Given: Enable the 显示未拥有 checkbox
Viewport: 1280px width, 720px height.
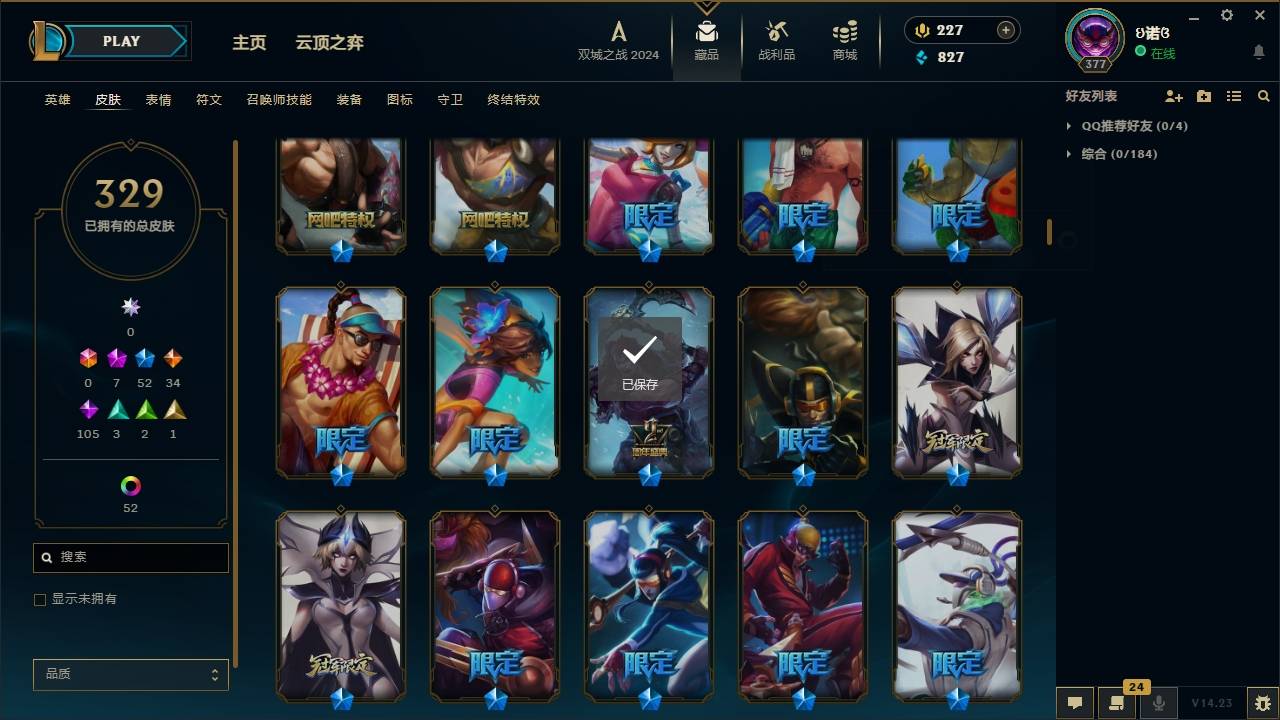Looking at the screenshot, I should click(39, 599).
